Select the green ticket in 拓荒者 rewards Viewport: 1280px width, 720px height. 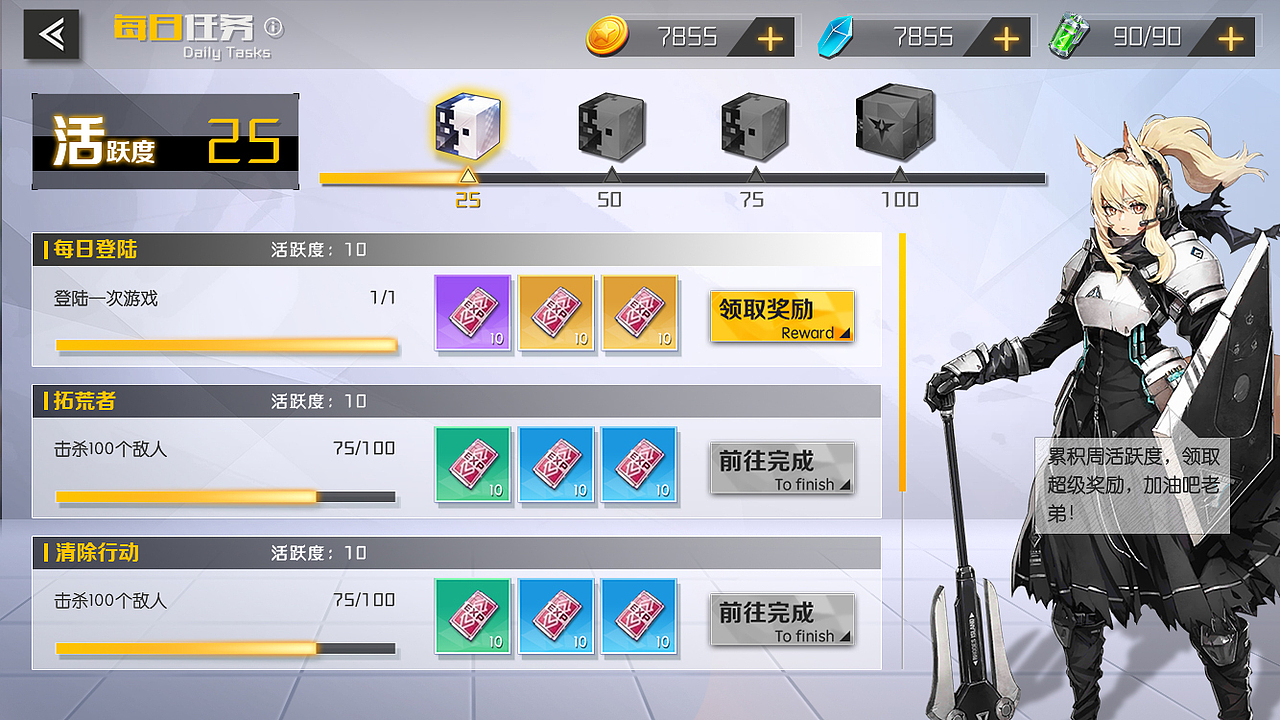pos(472,464)
